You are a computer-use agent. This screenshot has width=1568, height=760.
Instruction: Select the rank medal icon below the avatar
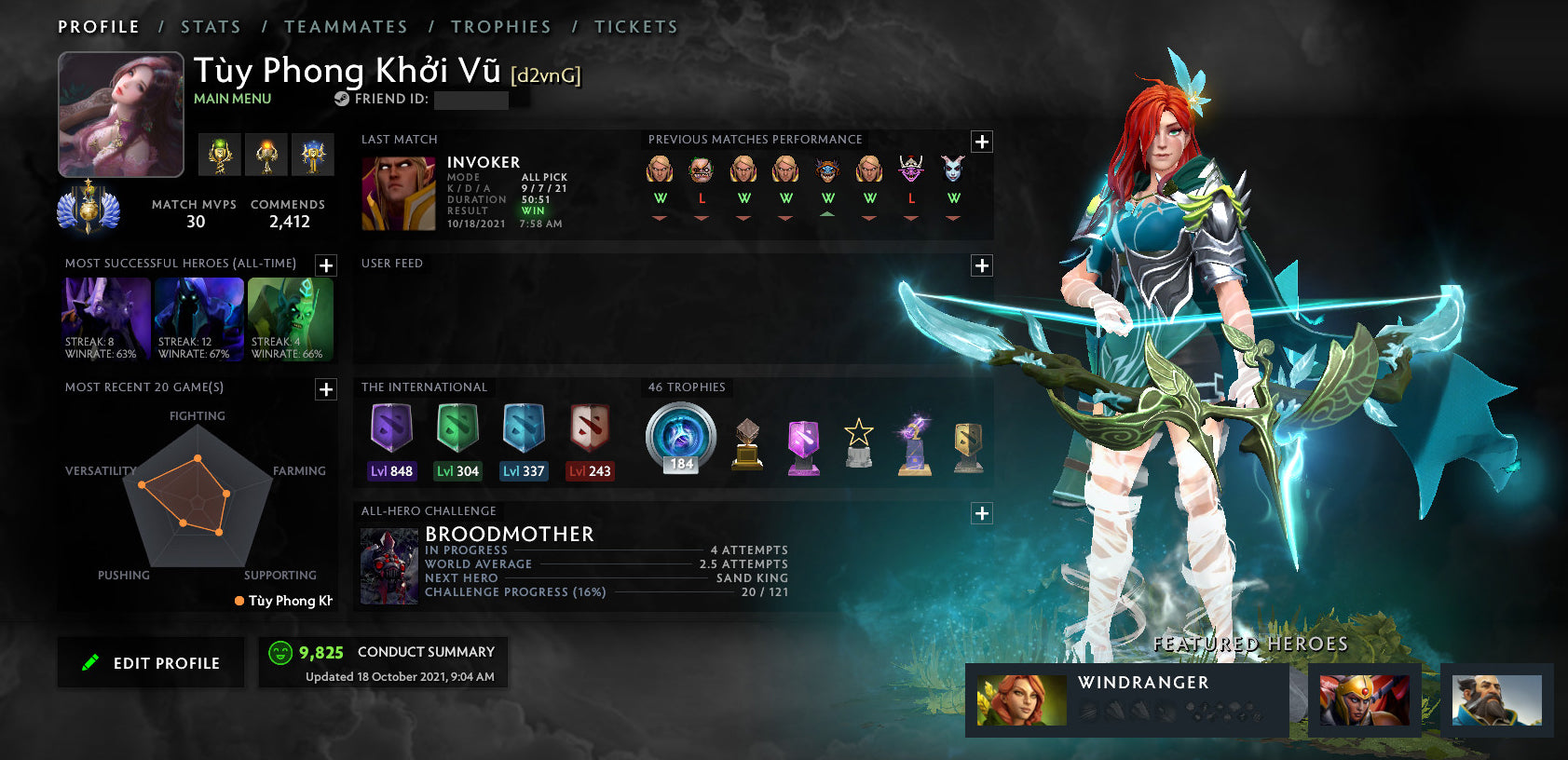(90, 211)
